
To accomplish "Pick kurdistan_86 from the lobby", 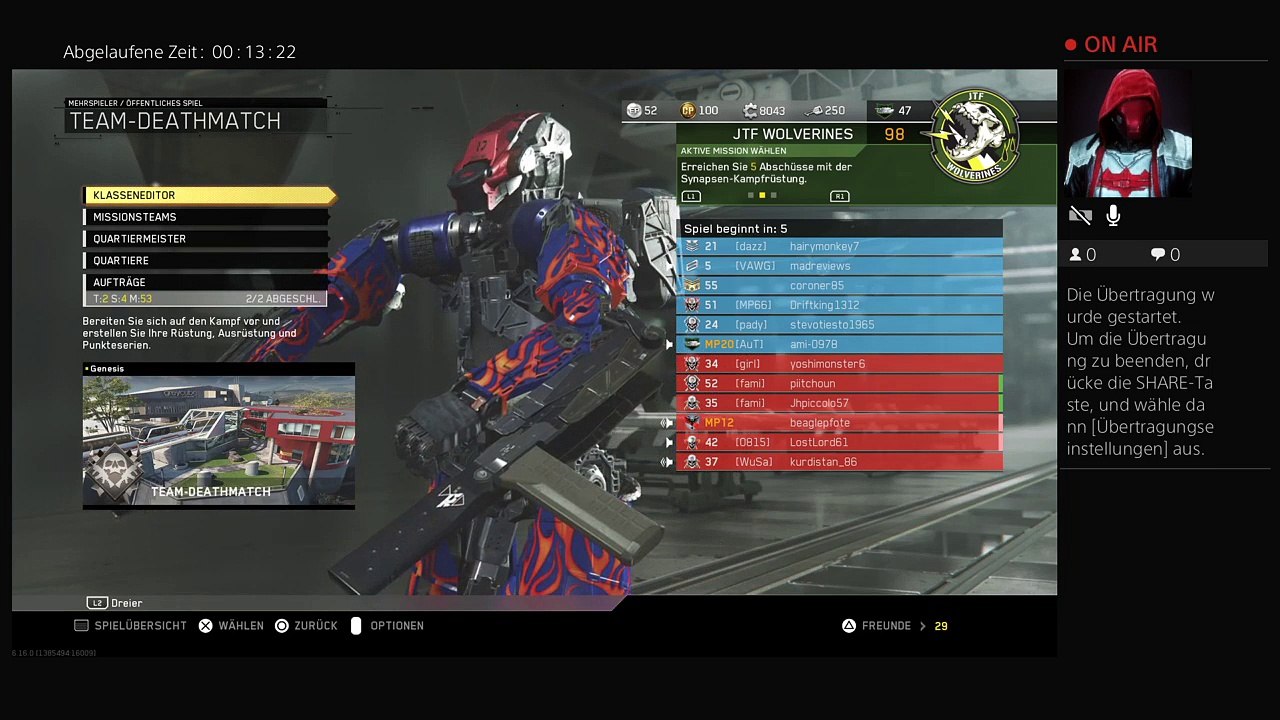I will coord(840,462).
